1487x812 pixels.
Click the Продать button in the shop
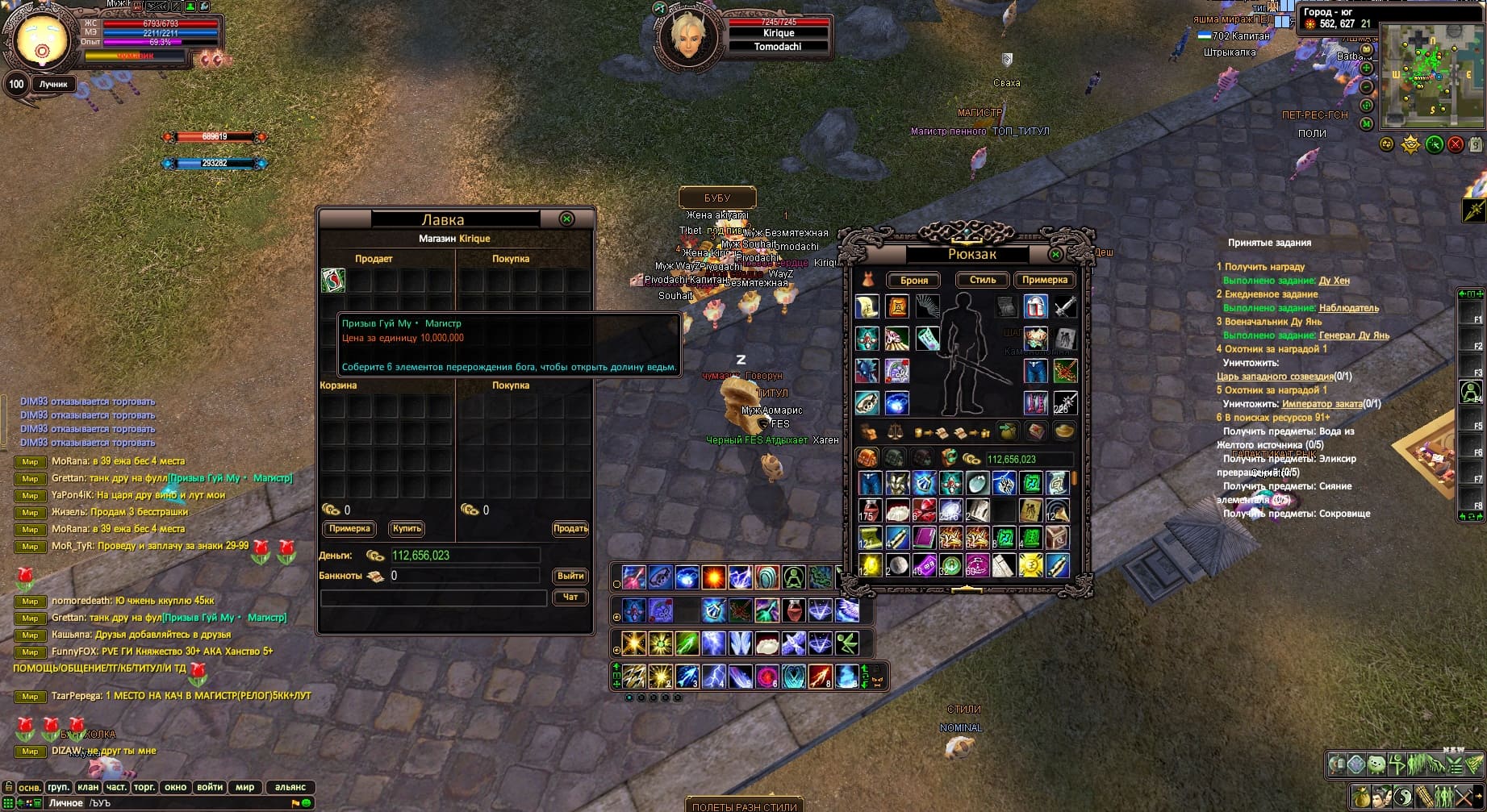click(x=570, y=529)
